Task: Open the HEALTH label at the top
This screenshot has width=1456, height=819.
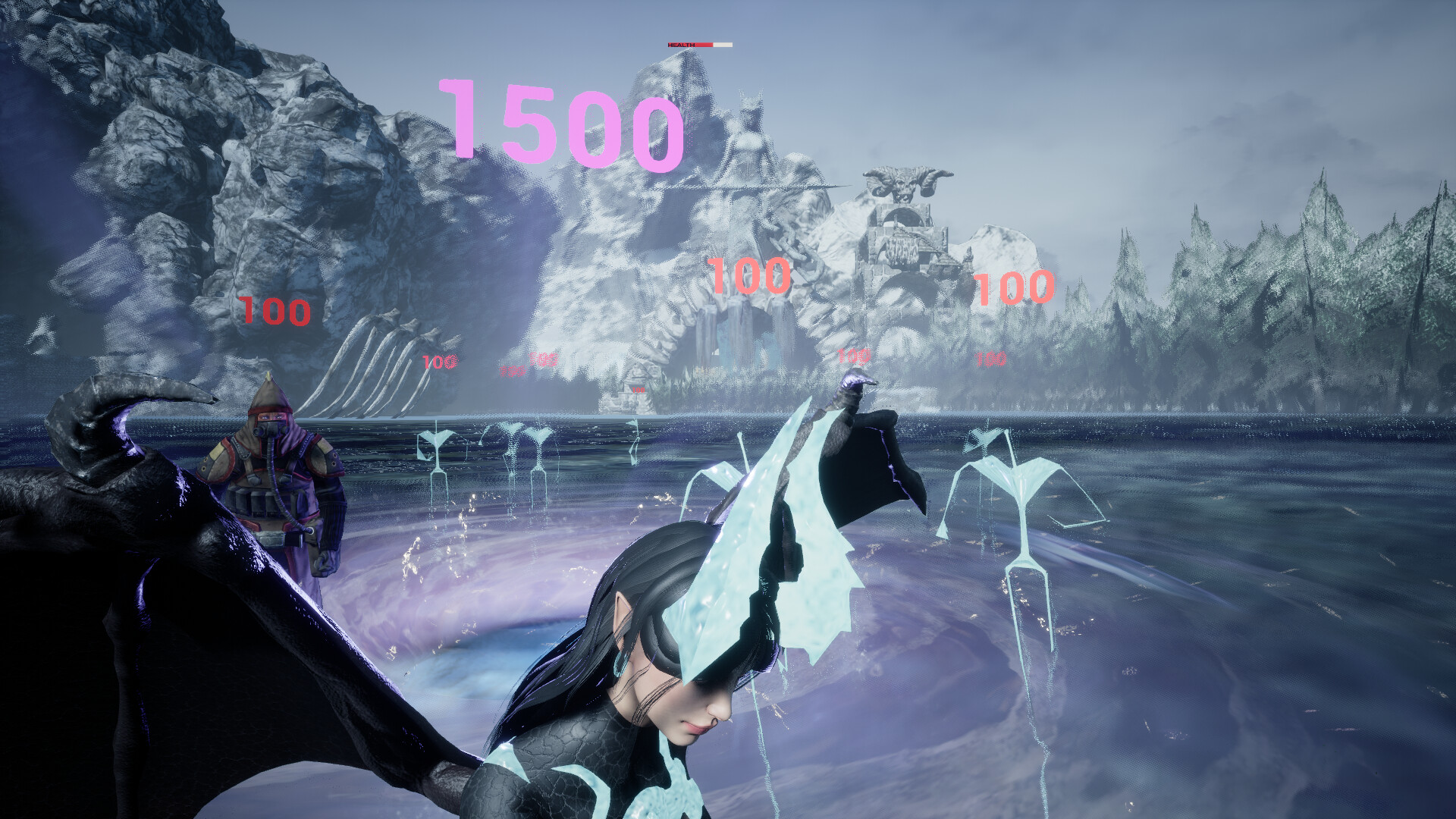Action: 680,44
